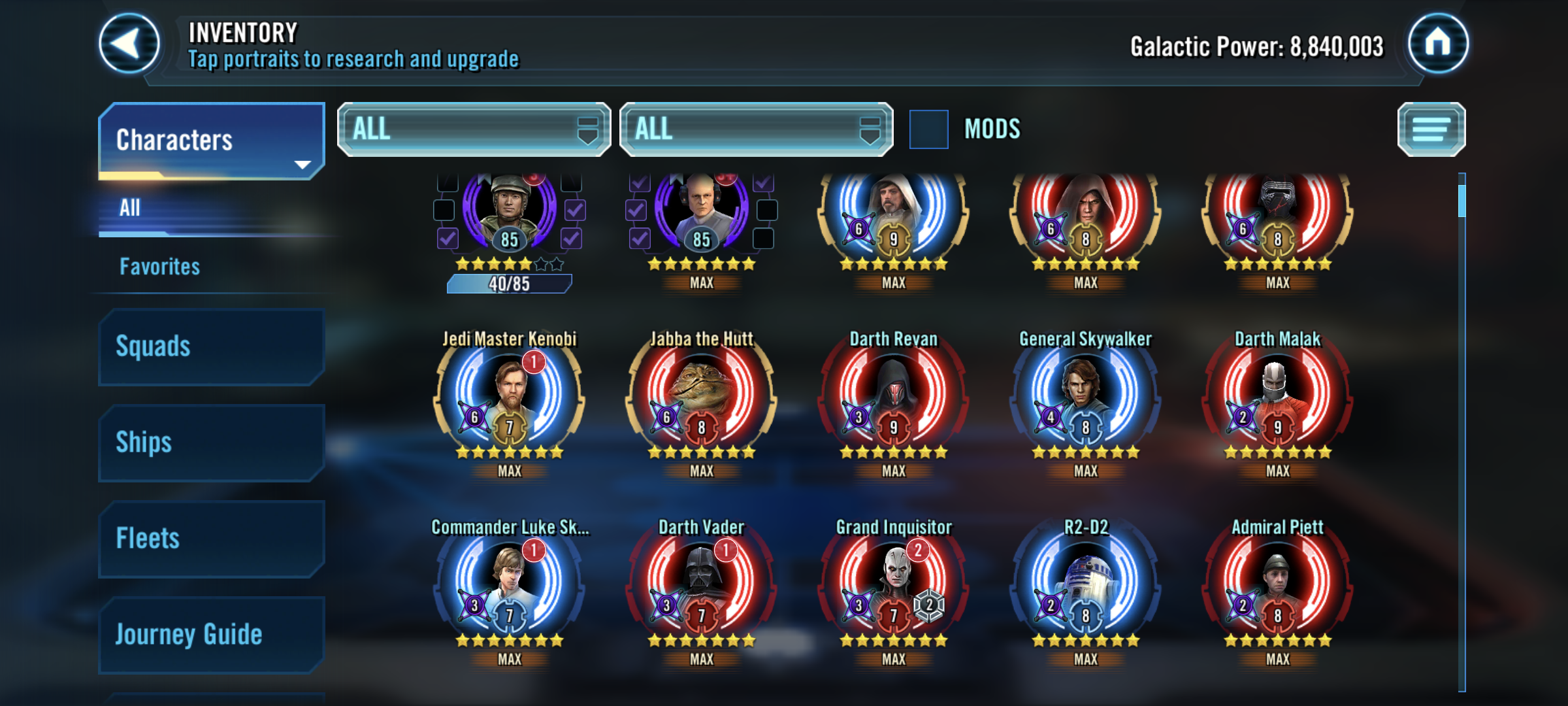Screen dimensions: 1568x706
Task: Select the All characters filter
Action: [131, 208]
